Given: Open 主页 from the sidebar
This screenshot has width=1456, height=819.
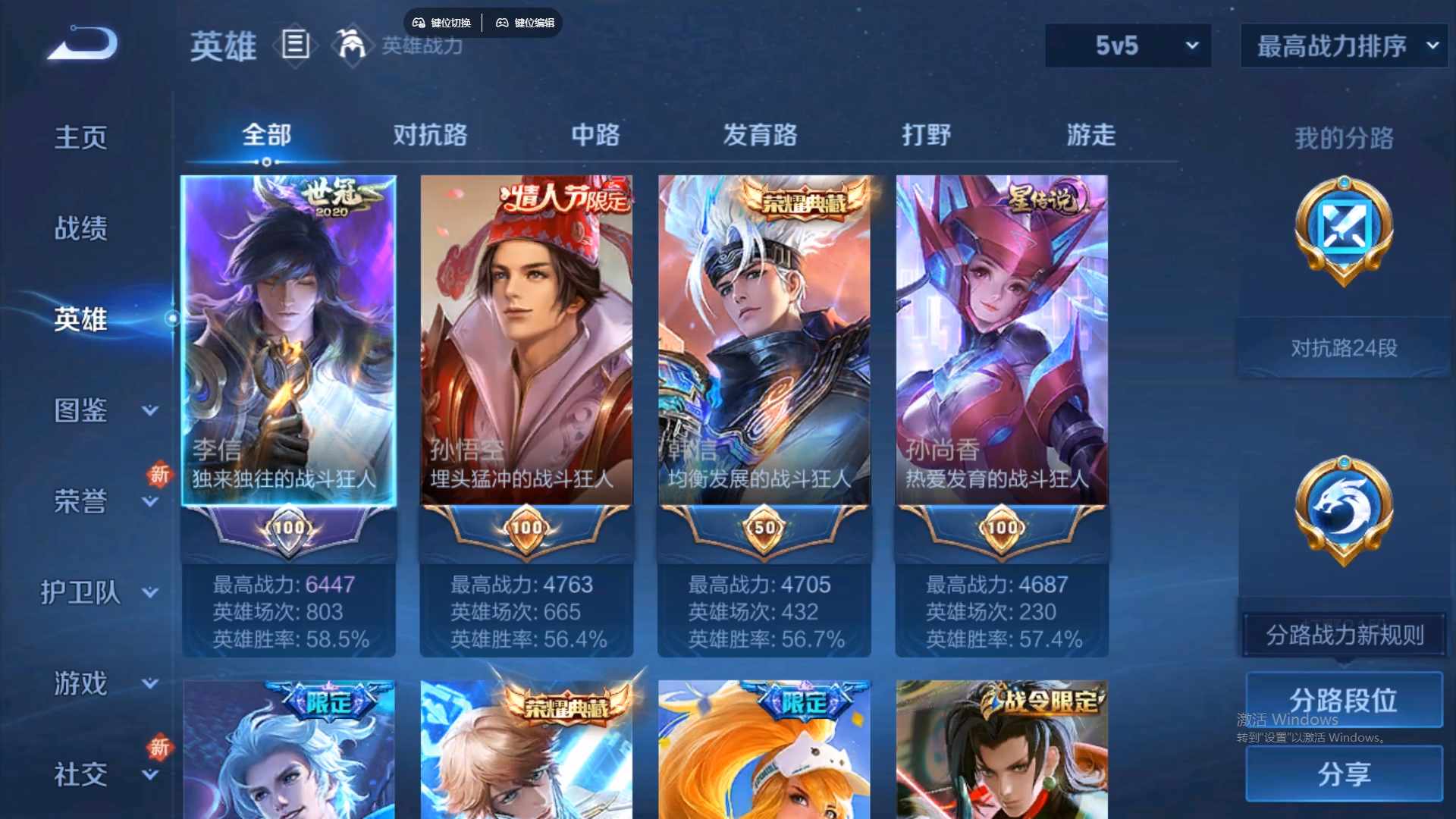Looking at the screenshot, I should point(79,136).
